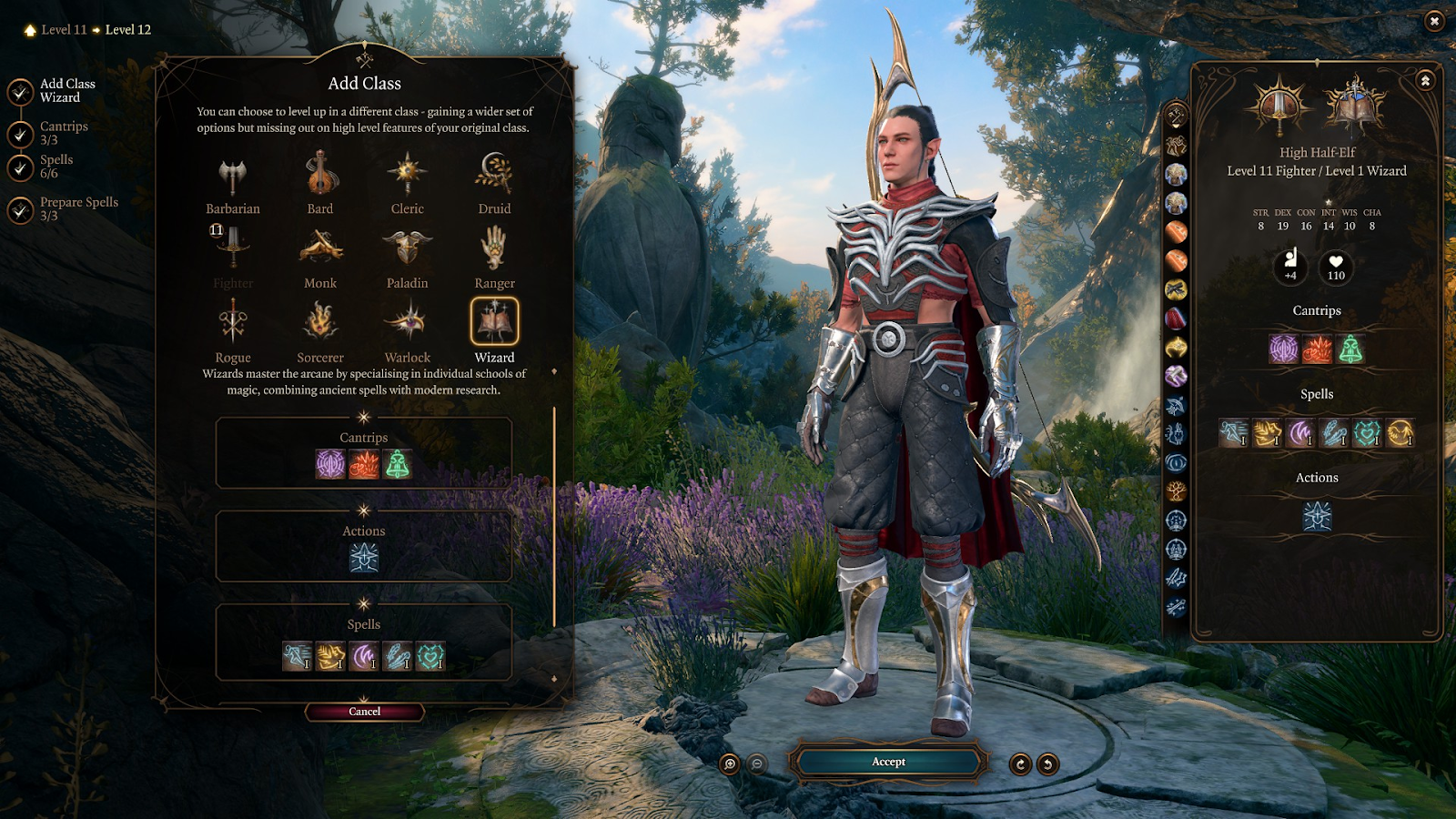This screenshot has width=1456, height=819.
Task: Pick the Paladin class icon
Action: click(x=407, y=248)
